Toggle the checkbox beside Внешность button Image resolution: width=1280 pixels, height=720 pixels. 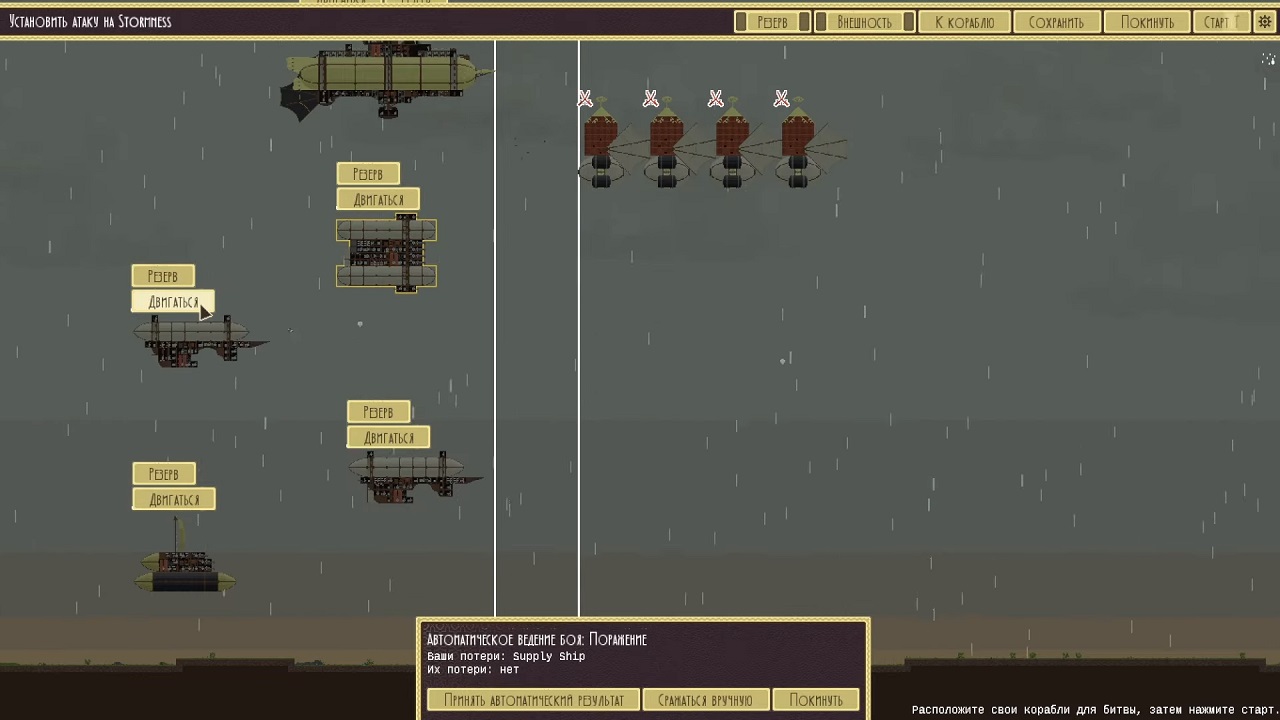pyautogui.click(x=906, y=21)
